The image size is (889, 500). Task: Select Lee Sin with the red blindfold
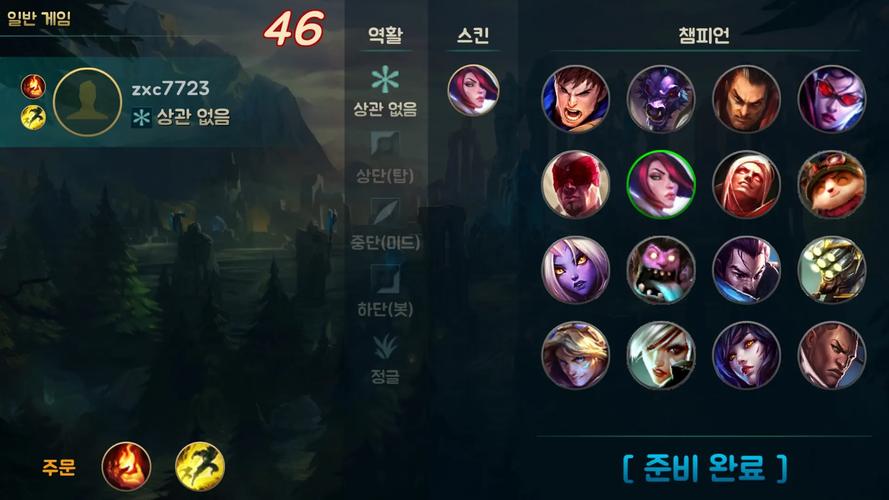575,184
